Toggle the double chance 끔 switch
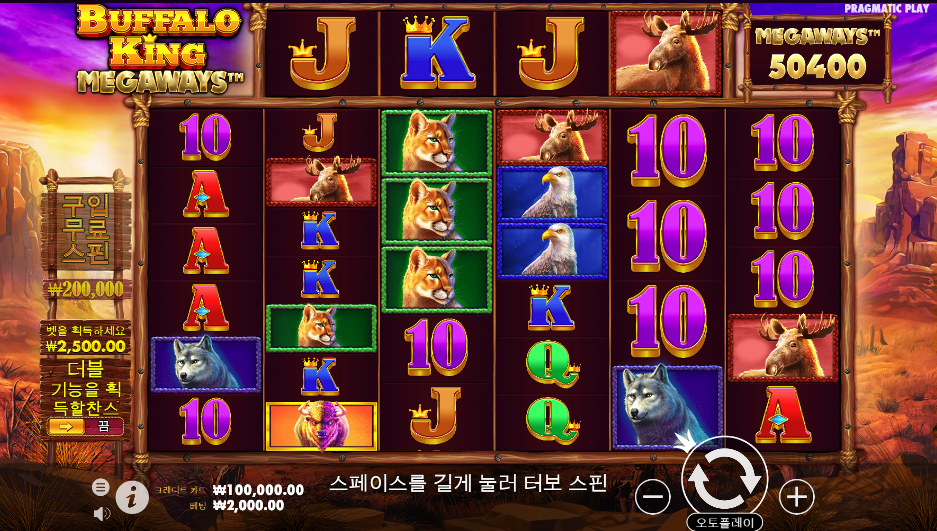This screenshot has width=937, height=531. tap(85, 426)
